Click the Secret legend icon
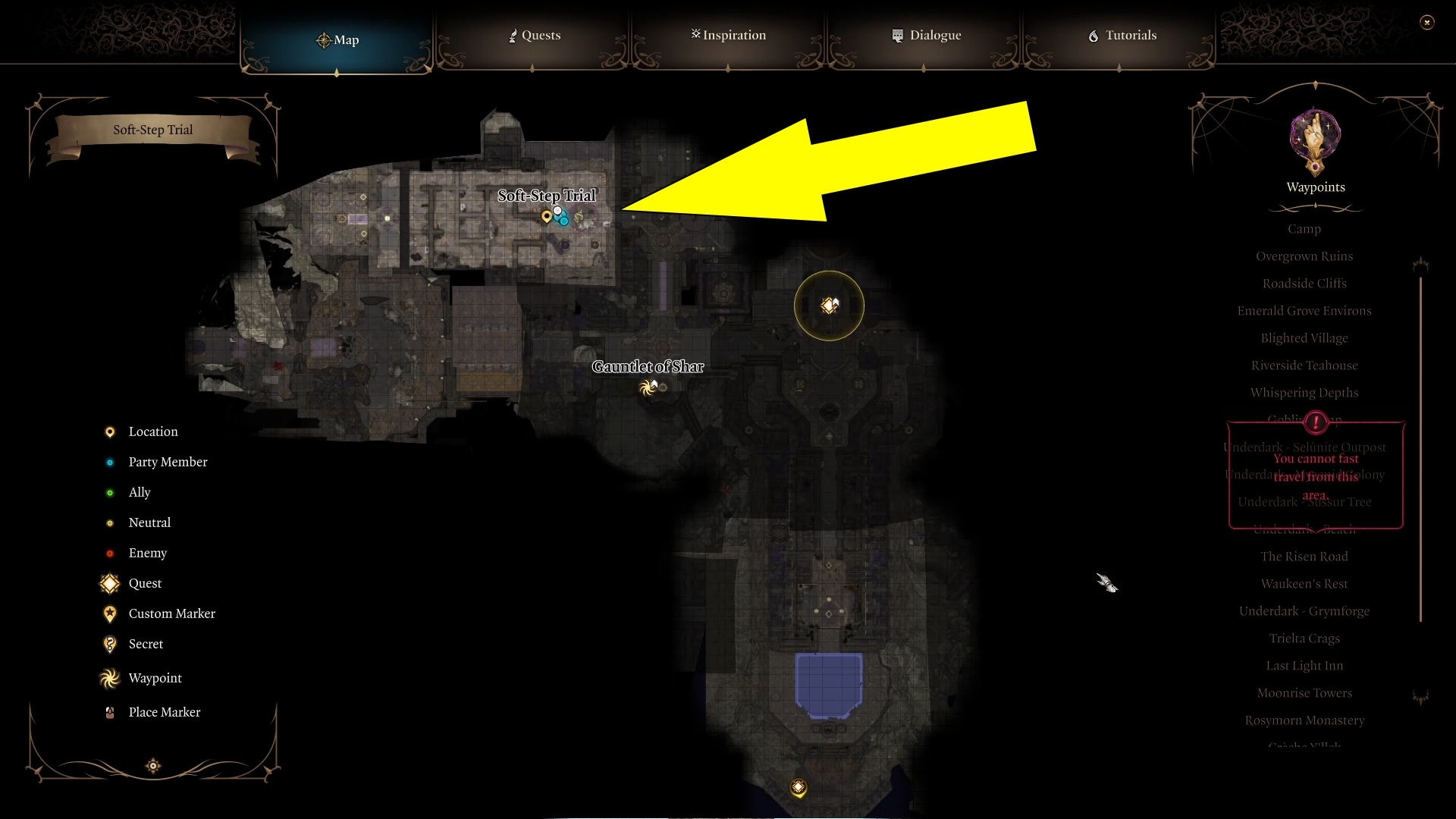Screen dimensions: 1456x819 [110, 644]
